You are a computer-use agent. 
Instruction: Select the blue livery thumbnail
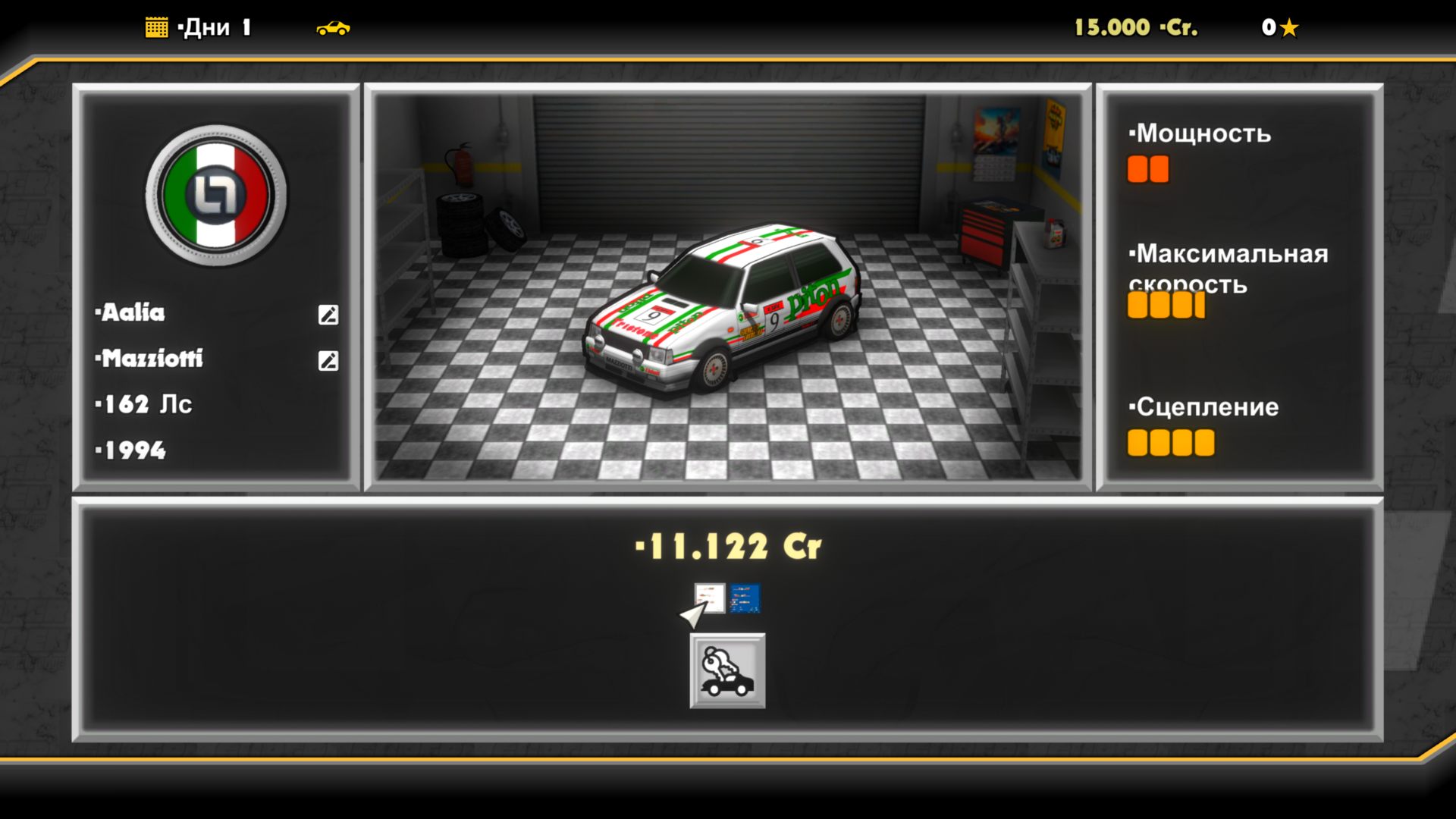point(744,600)
